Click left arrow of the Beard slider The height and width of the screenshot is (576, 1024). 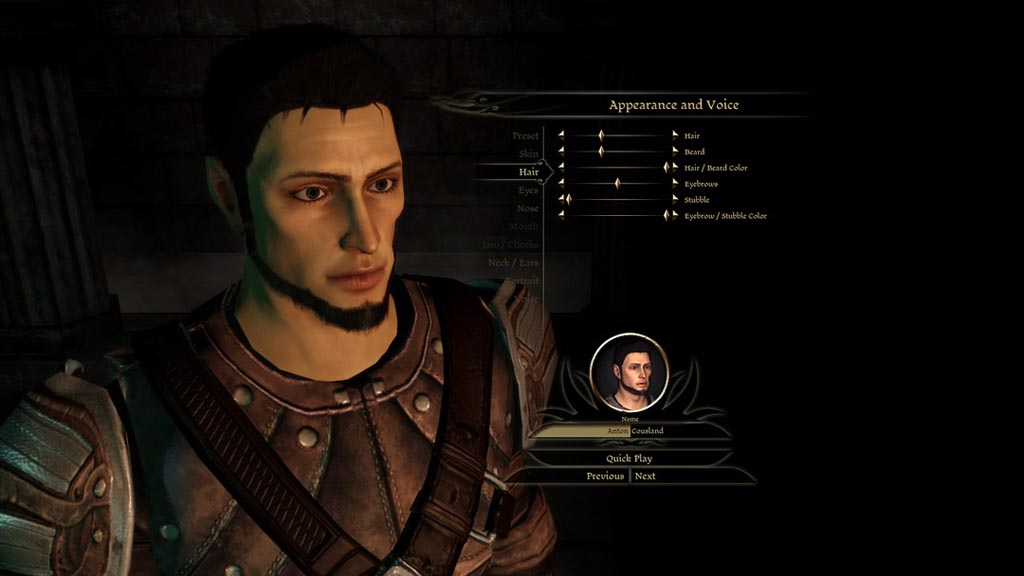coord(561,151)
